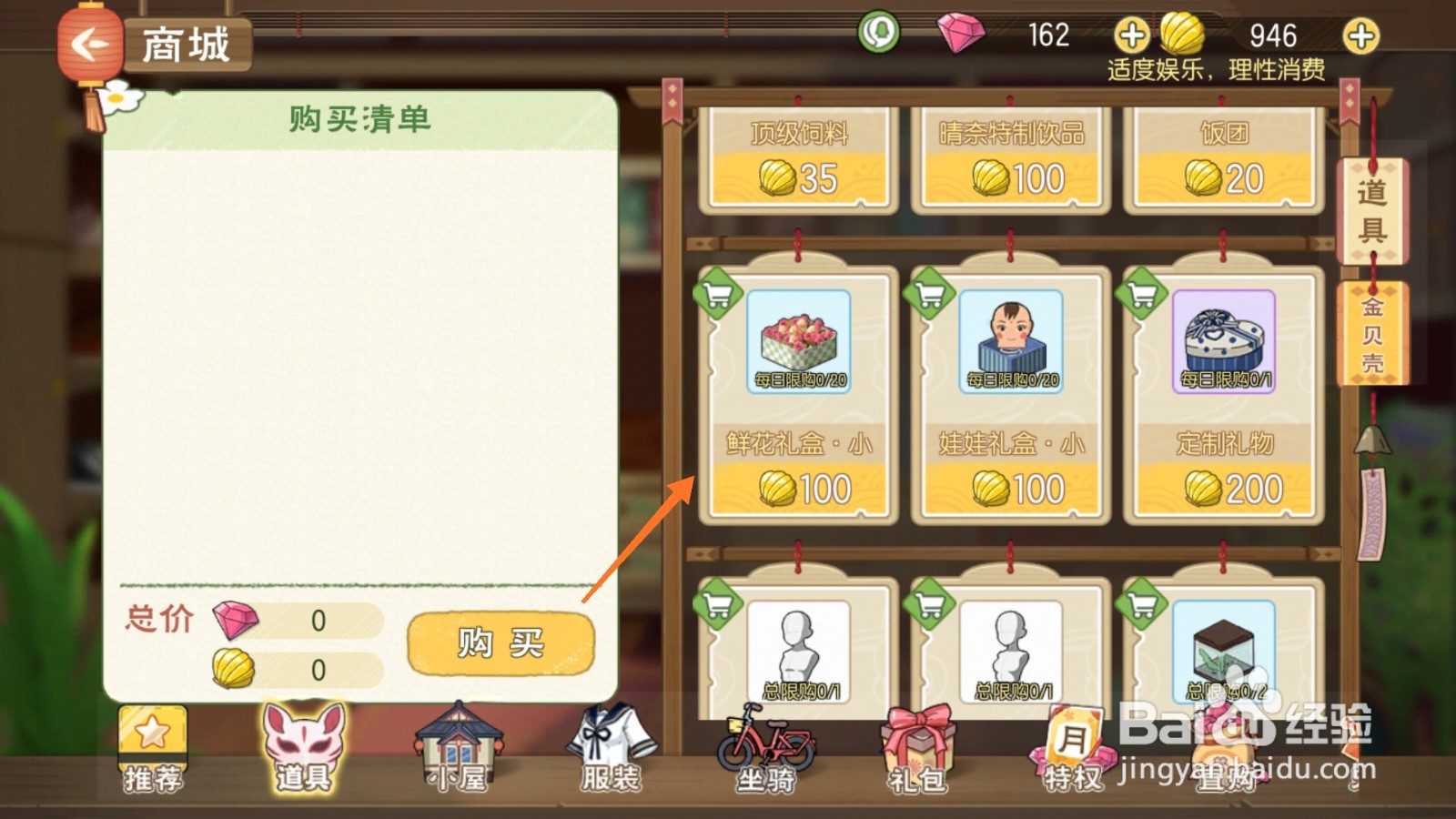Image resolution: width=1456 pixels, height=819 pixels.
Task: Switch to the 推荐 tab
Action: tap(153, 746)
